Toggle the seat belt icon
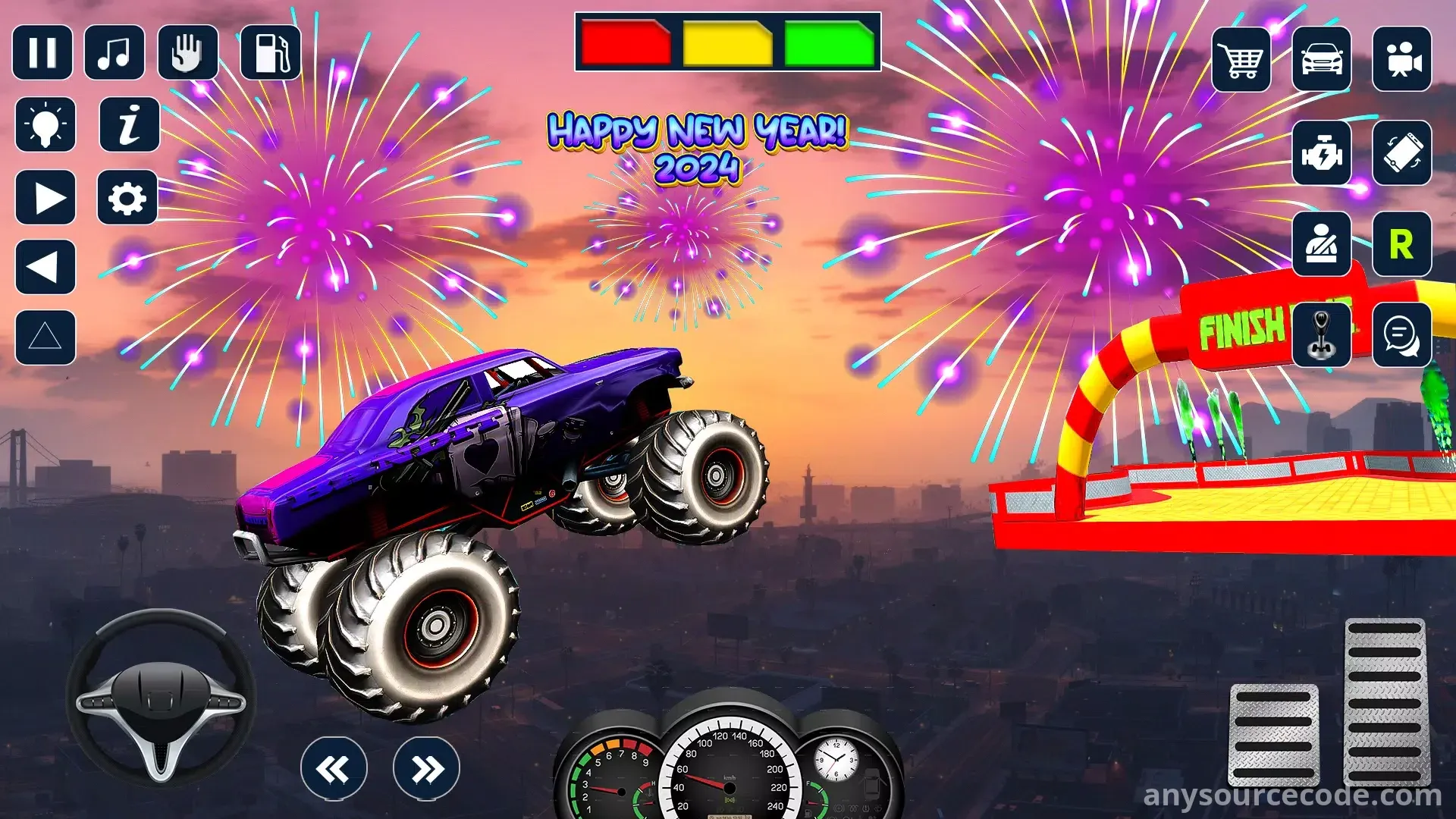1456x819 pixels. [1322, 244]
